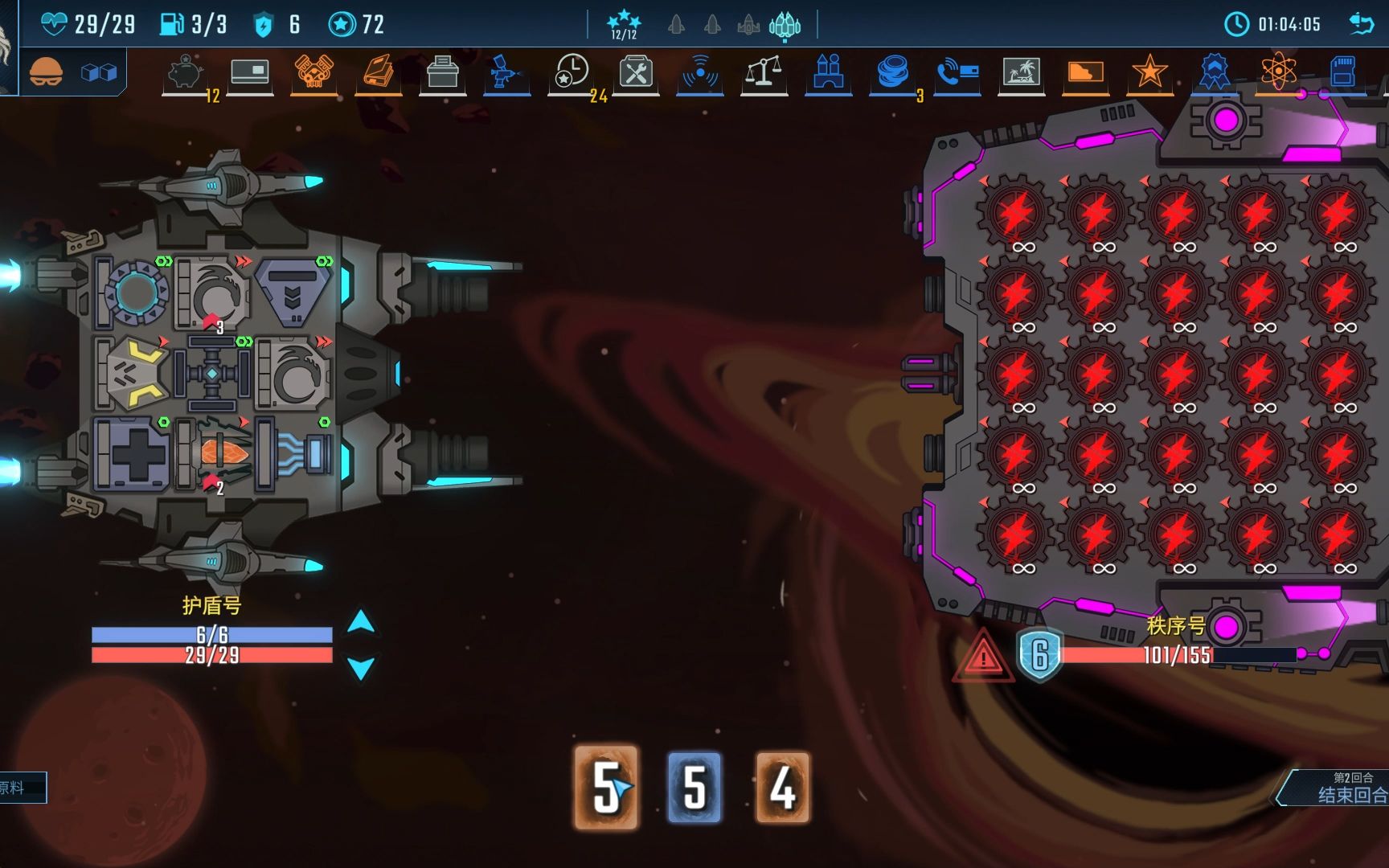Select the central cross-shaped core module
The image size is (1389, 868).
coord(211,374)
